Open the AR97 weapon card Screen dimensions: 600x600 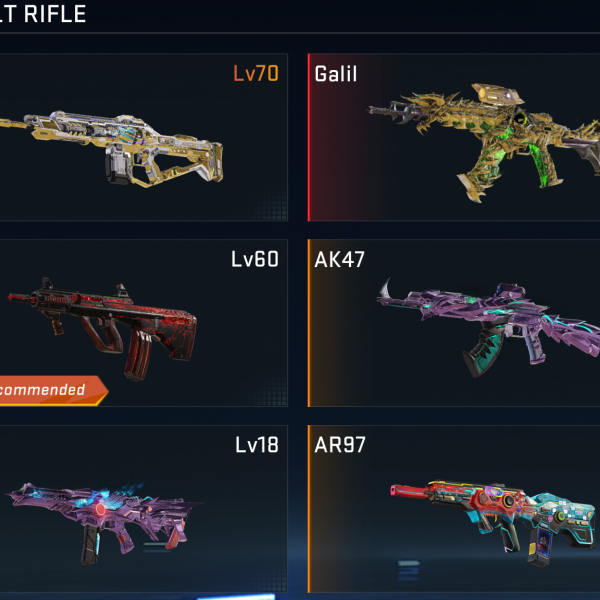coord(455,508)
